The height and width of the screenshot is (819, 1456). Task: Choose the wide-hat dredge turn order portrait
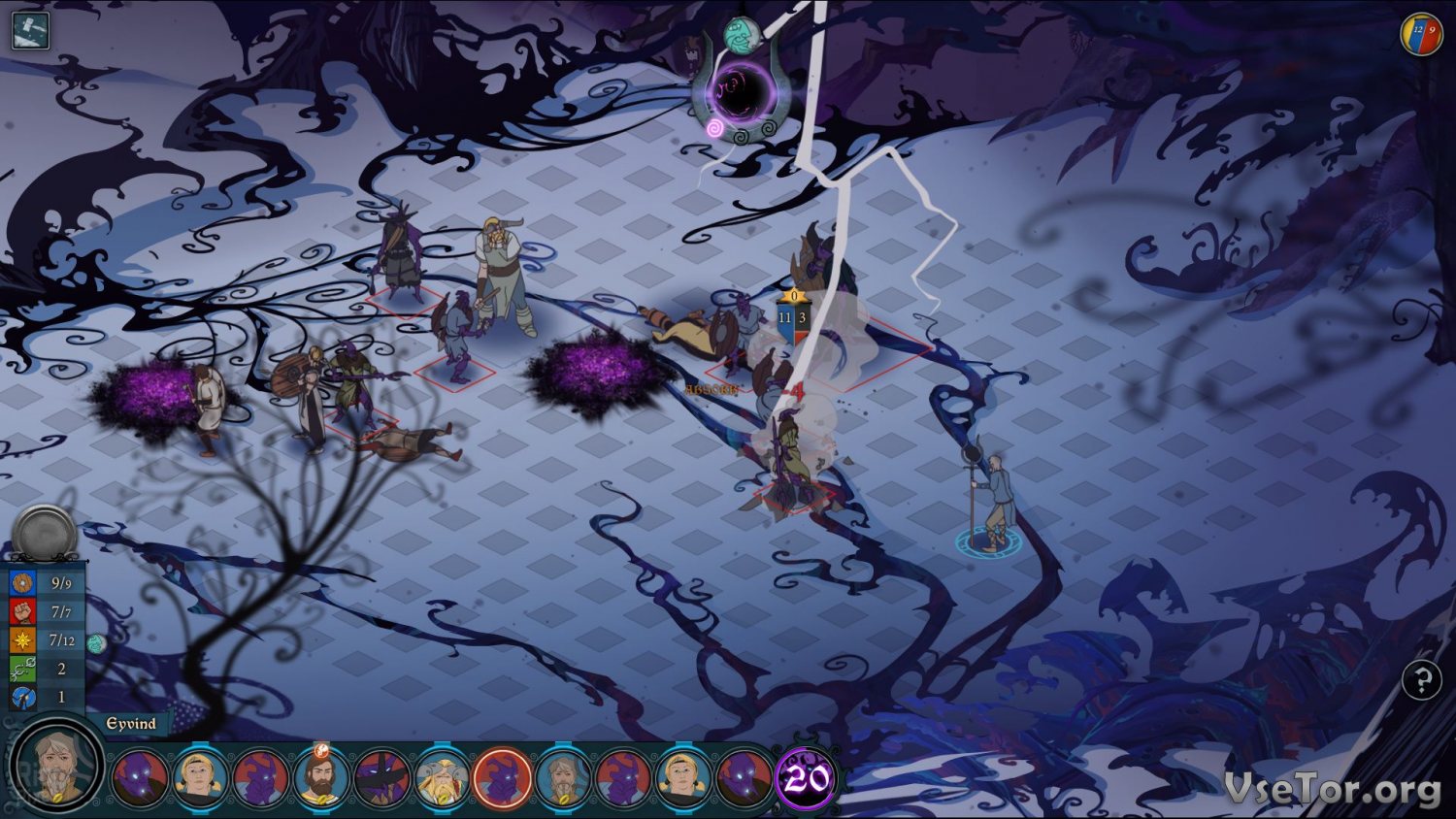click(381, 778)
